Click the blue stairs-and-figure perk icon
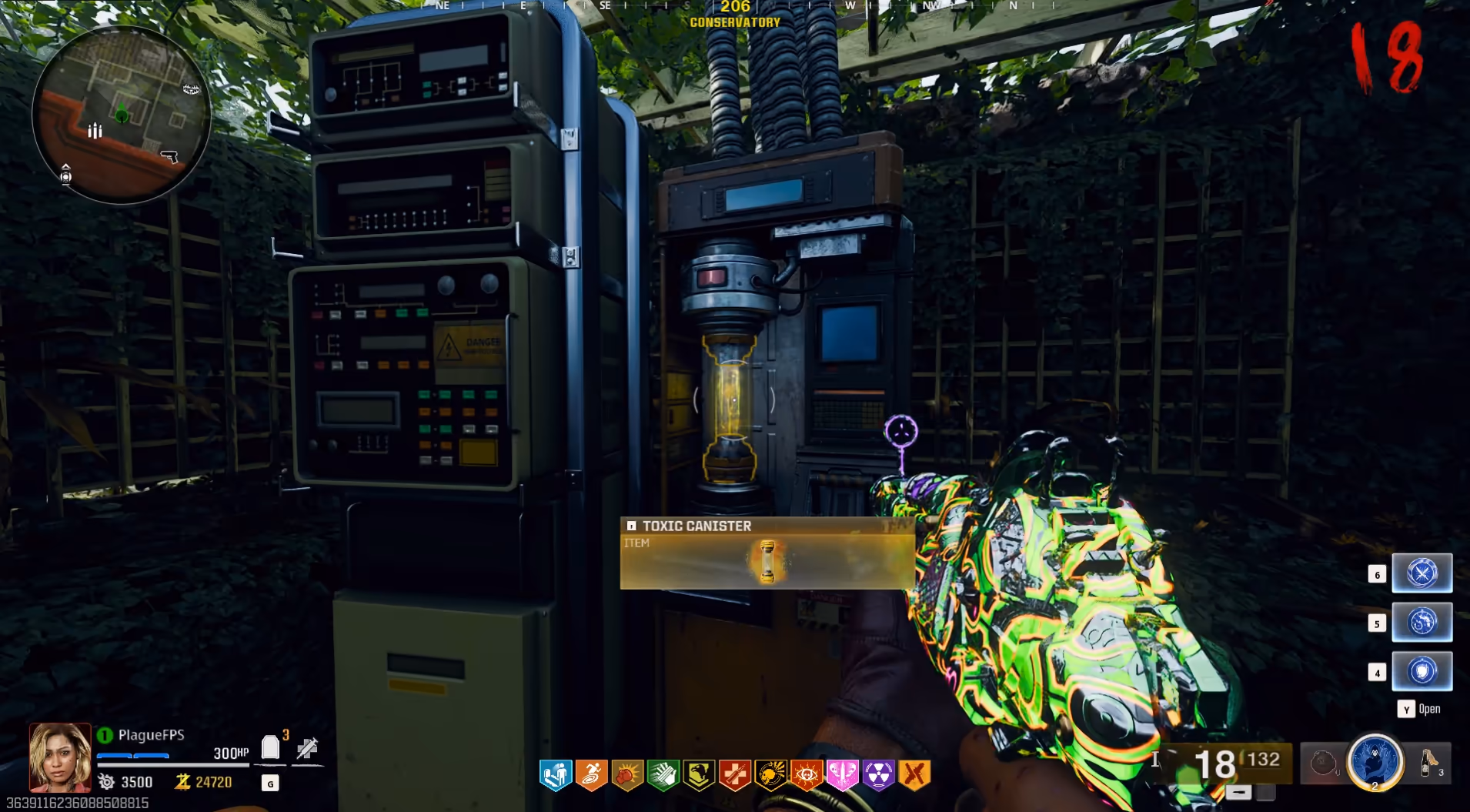 (x=555, y=775)
